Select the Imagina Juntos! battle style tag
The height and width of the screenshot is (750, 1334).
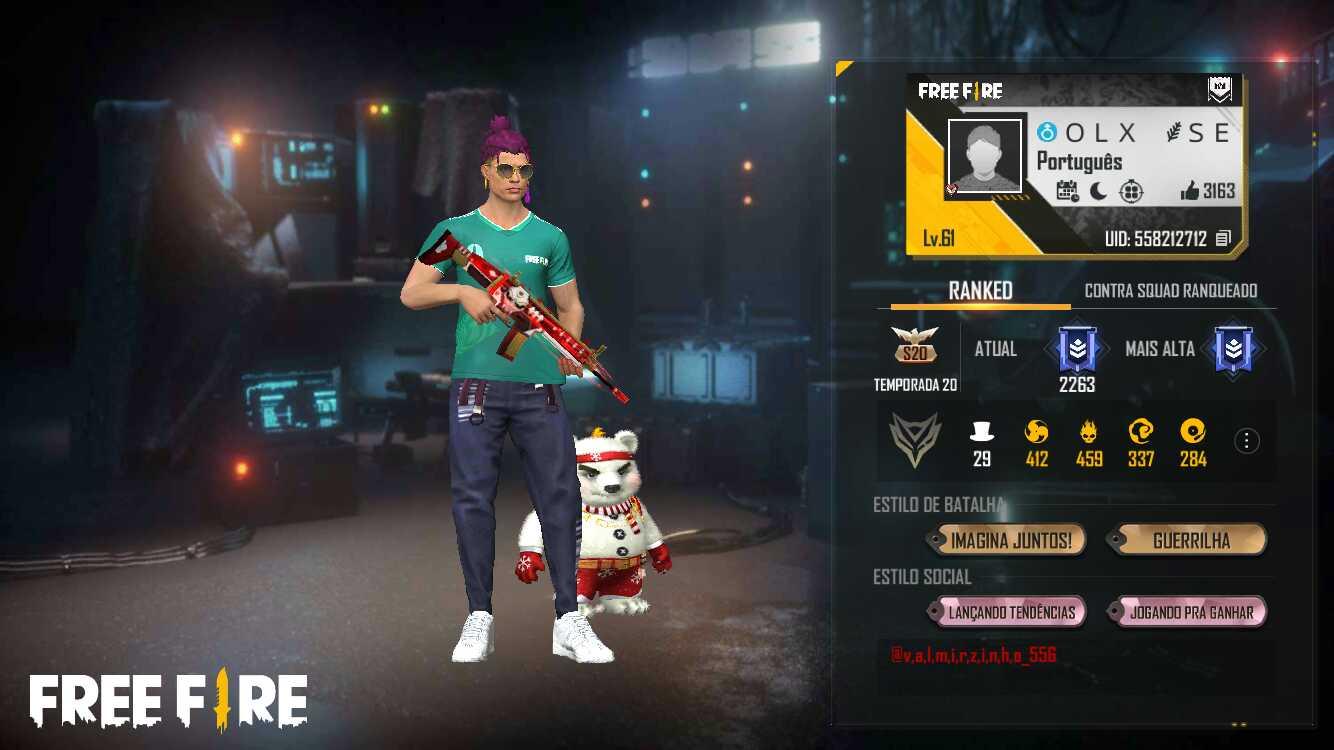(1010, 541)
